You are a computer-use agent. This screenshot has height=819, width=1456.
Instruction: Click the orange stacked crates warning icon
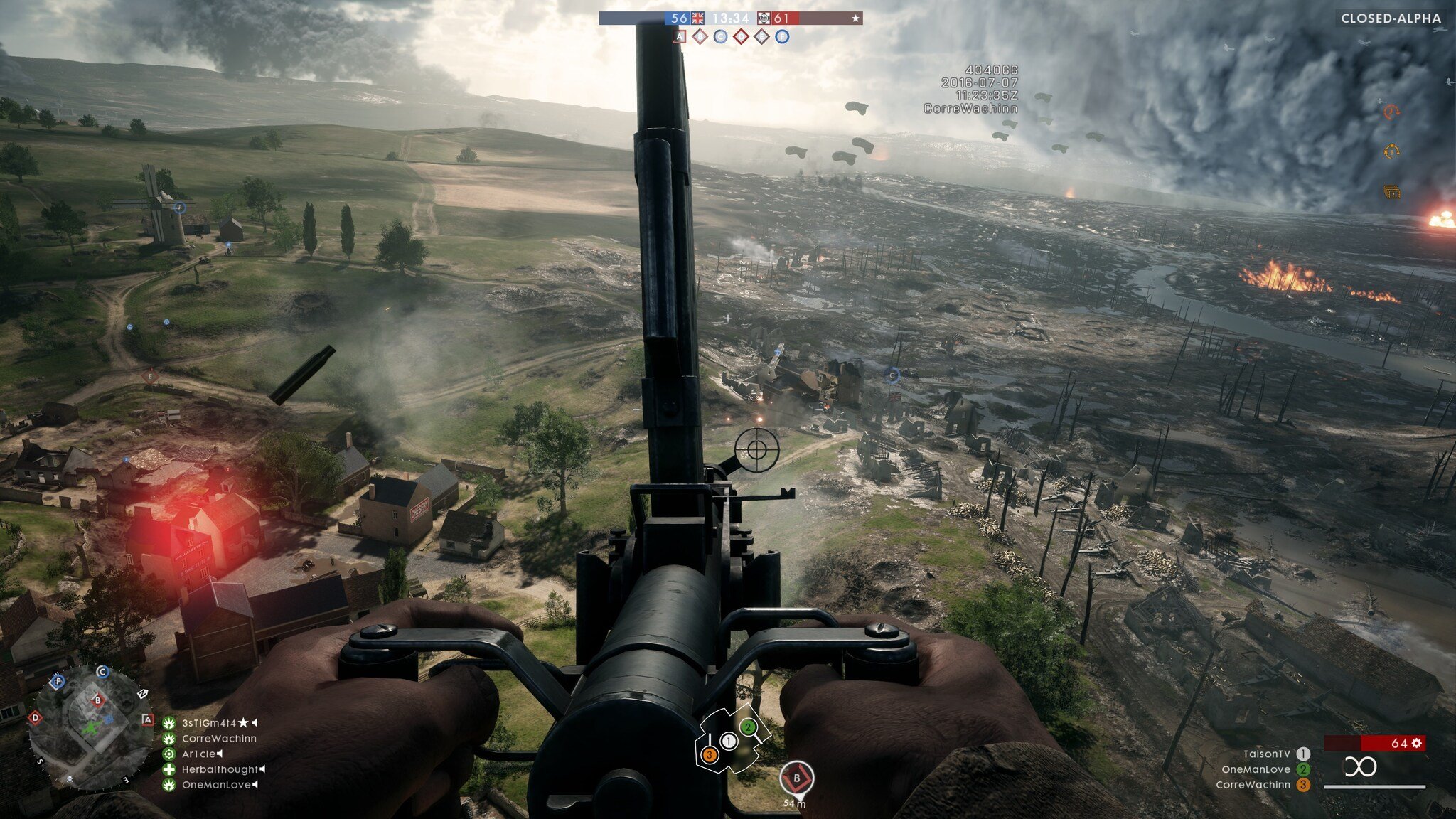[1391, 192]
